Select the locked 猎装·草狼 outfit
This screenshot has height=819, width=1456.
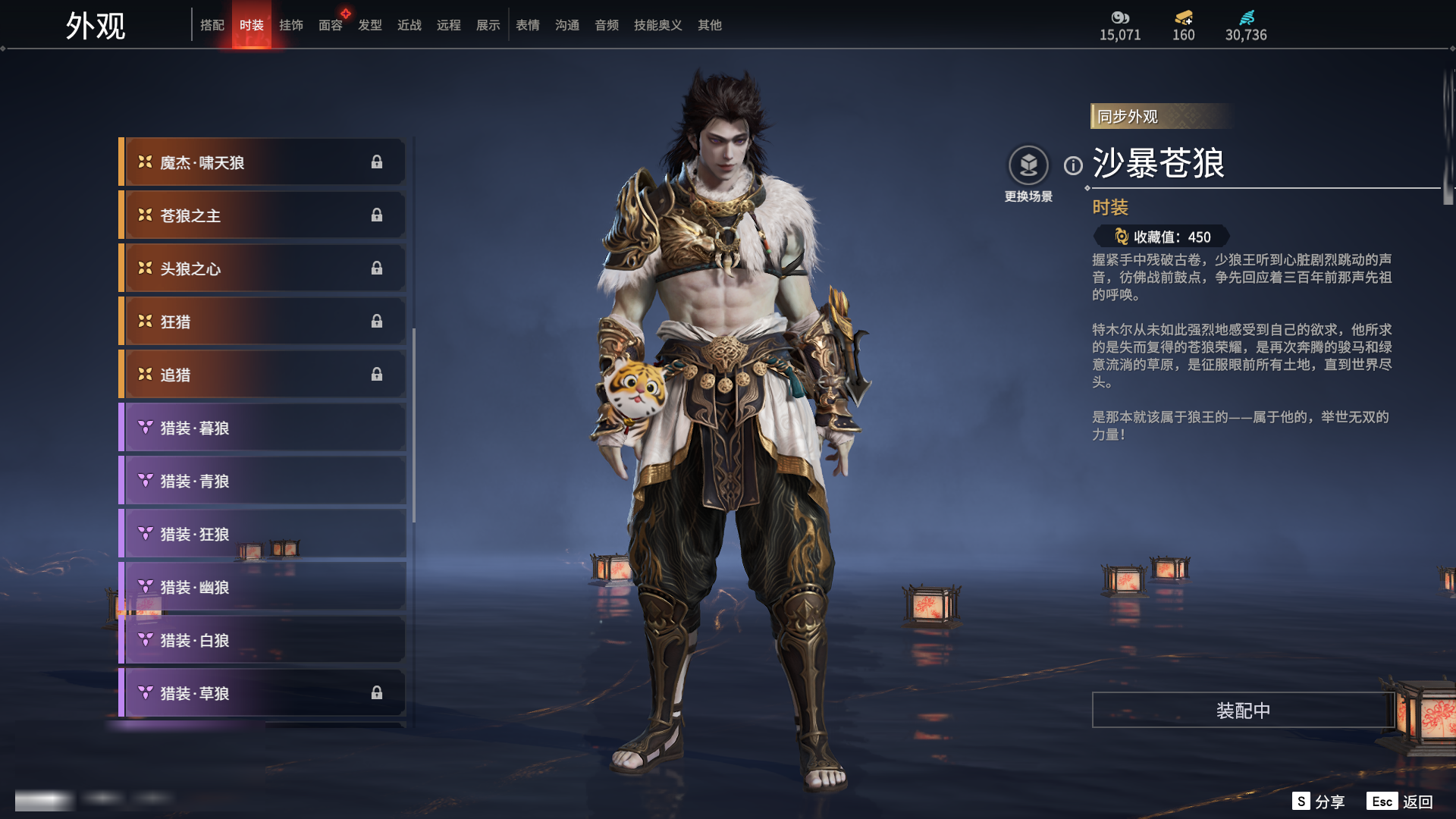click(x=262, y=693)
